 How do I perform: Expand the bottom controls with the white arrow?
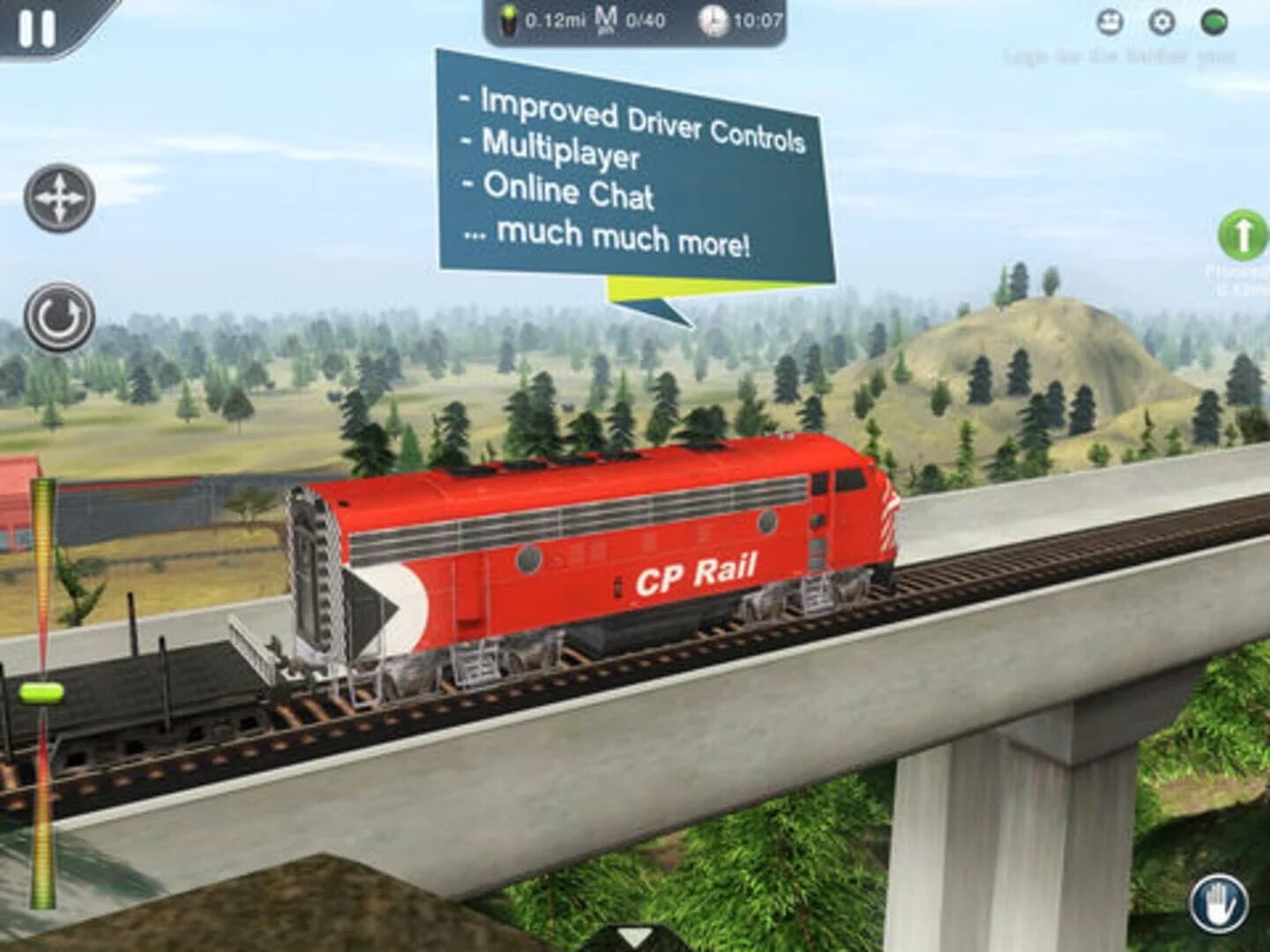click(633, 937)
